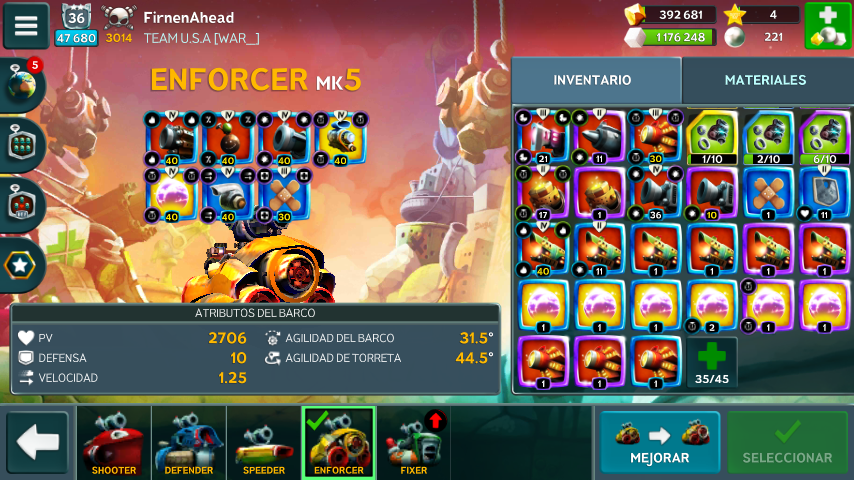Switch to the MATERIALES tab
The width and height of the screenshot is (854, 480).
coord(765,80)
